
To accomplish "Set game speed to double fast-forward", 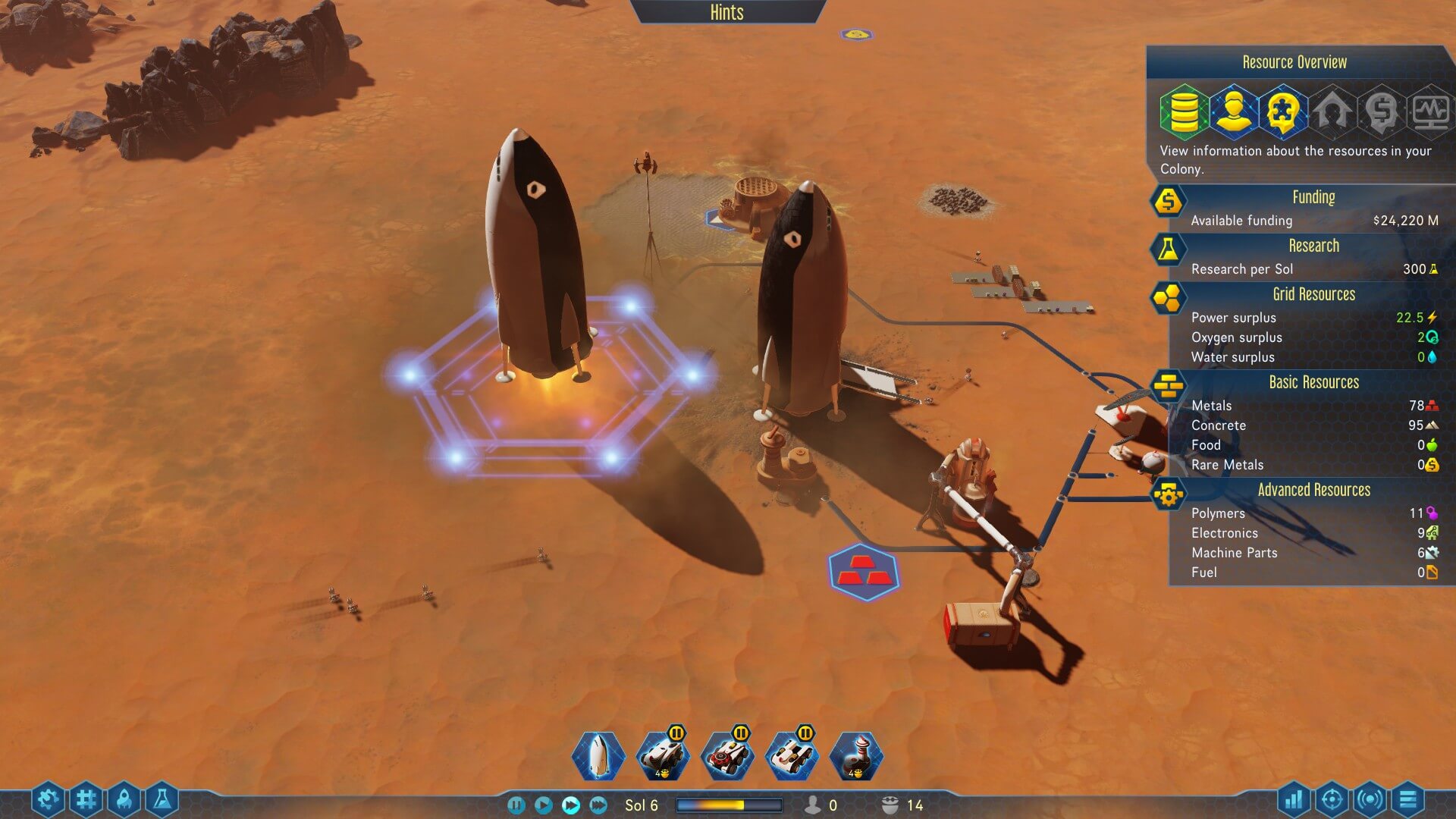I will tap(571, 805).
